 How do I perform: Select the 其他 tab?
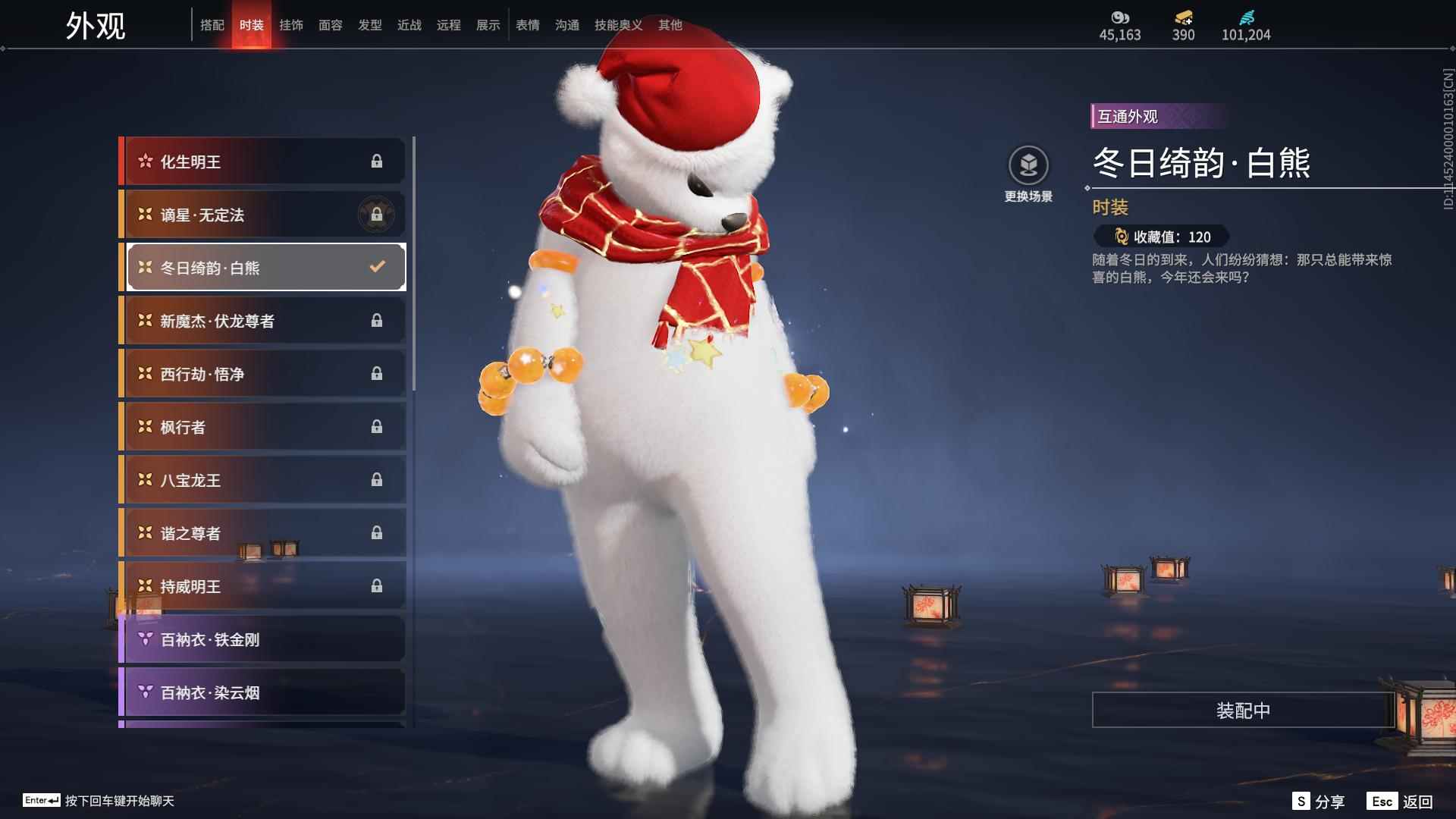(670, 25)
